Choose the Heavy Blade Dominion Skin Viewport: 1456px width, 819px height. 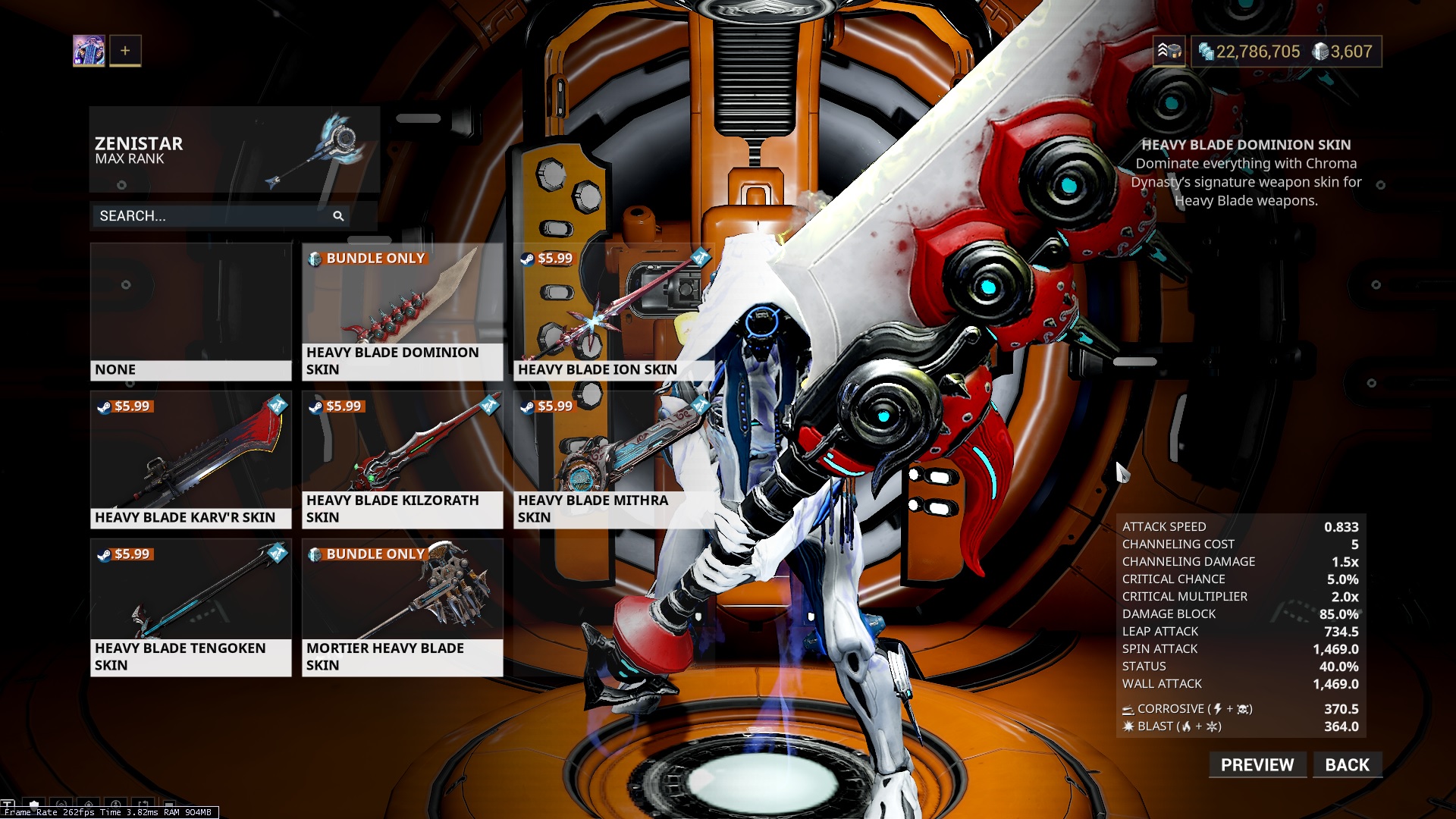click(402, 311)
